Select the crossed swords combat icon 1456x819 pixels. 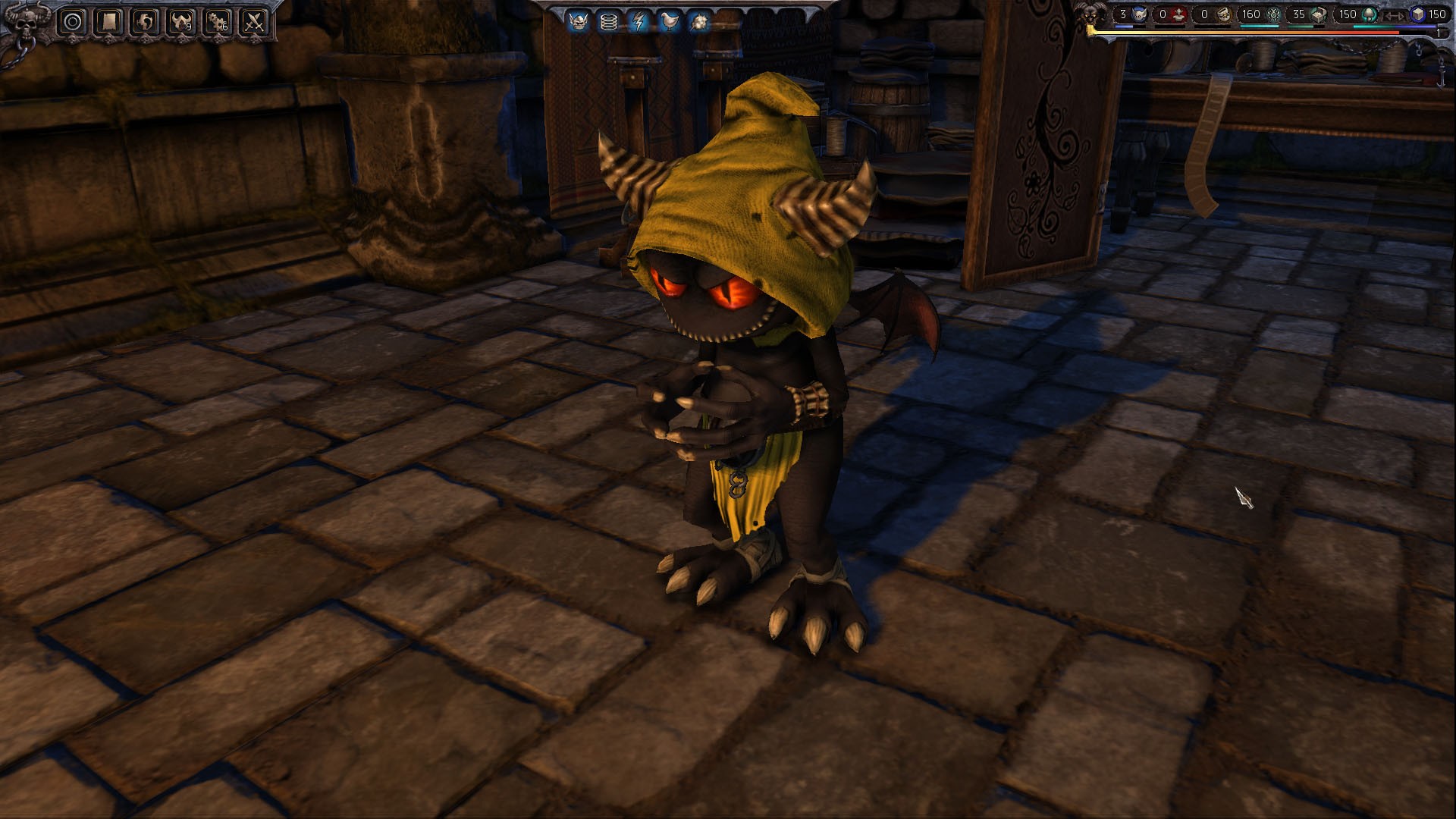point(253,20)
